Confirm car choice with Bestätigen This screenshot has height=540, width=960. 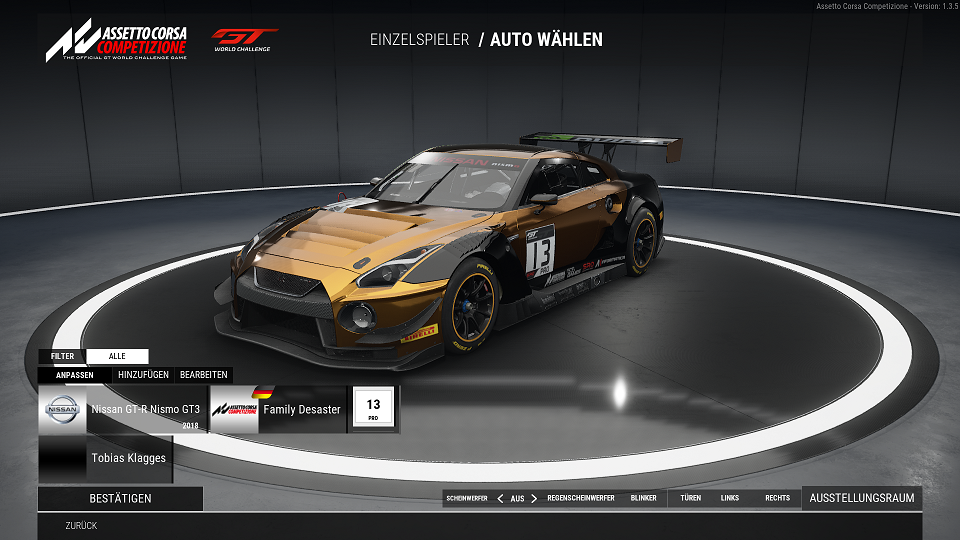[120, 498]
